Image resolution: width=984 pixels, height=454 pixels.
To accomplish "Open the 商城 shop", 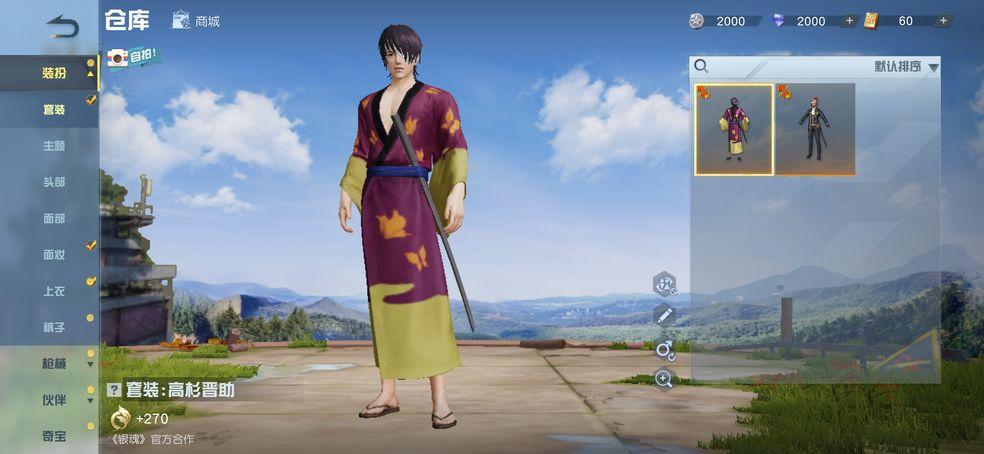I will (x=196, y=20).
